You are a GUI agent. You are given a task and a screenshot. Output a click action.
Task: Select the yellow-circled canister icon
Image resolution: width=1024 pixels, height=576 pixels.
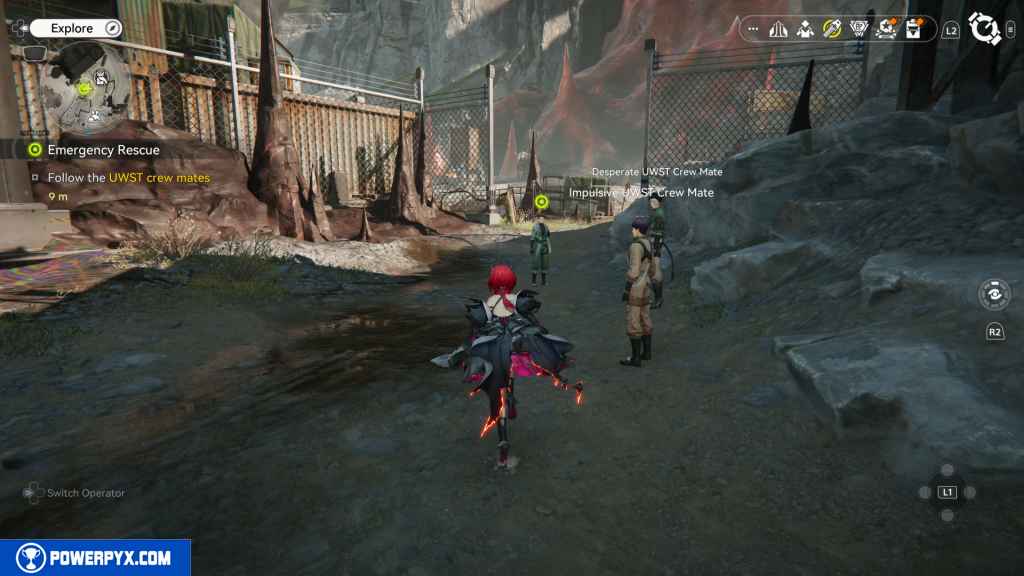pyautogui.click(x=832, y=29)
